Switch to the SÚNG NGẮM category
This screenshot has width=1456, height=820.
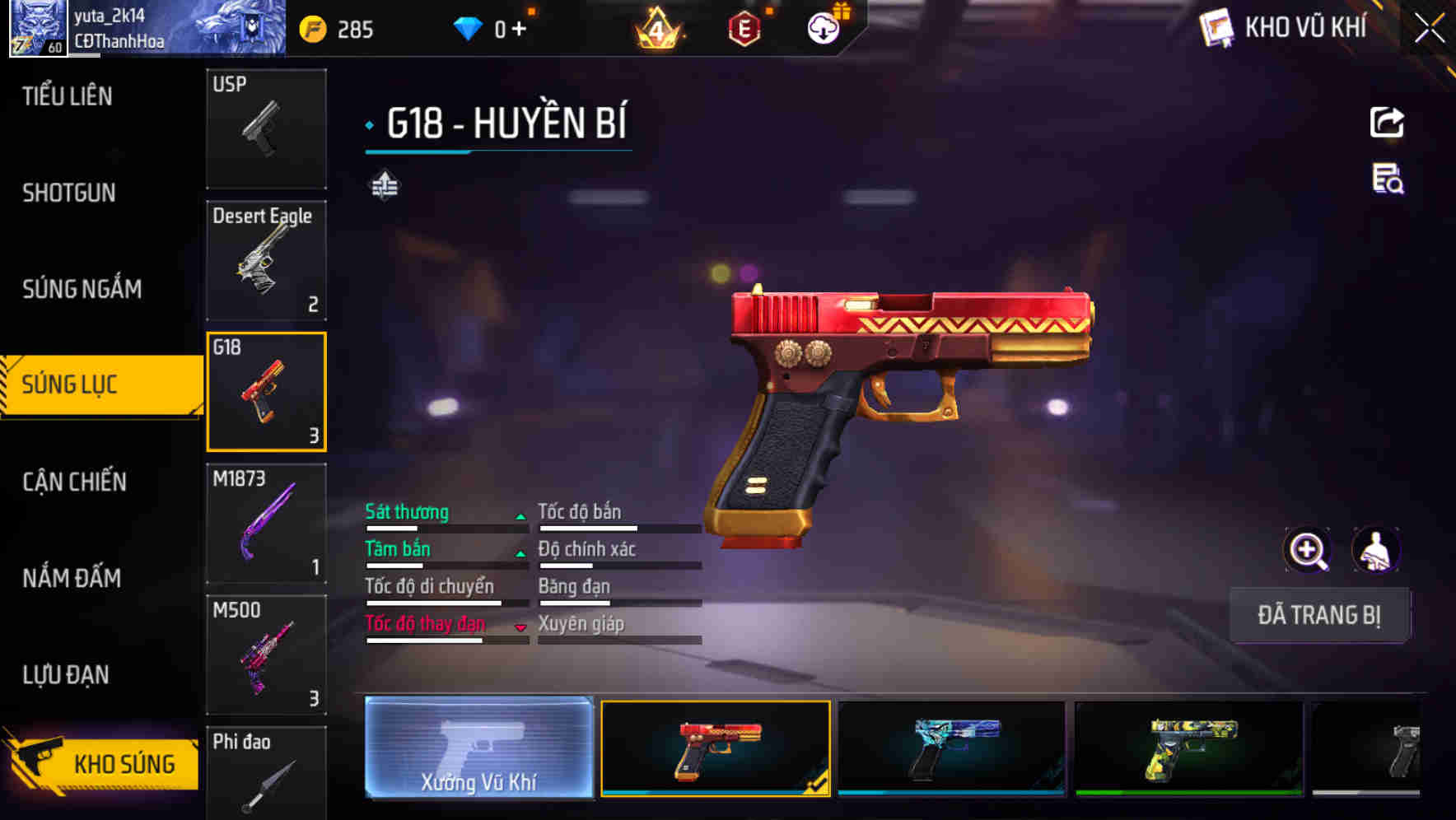click(82, 289)
